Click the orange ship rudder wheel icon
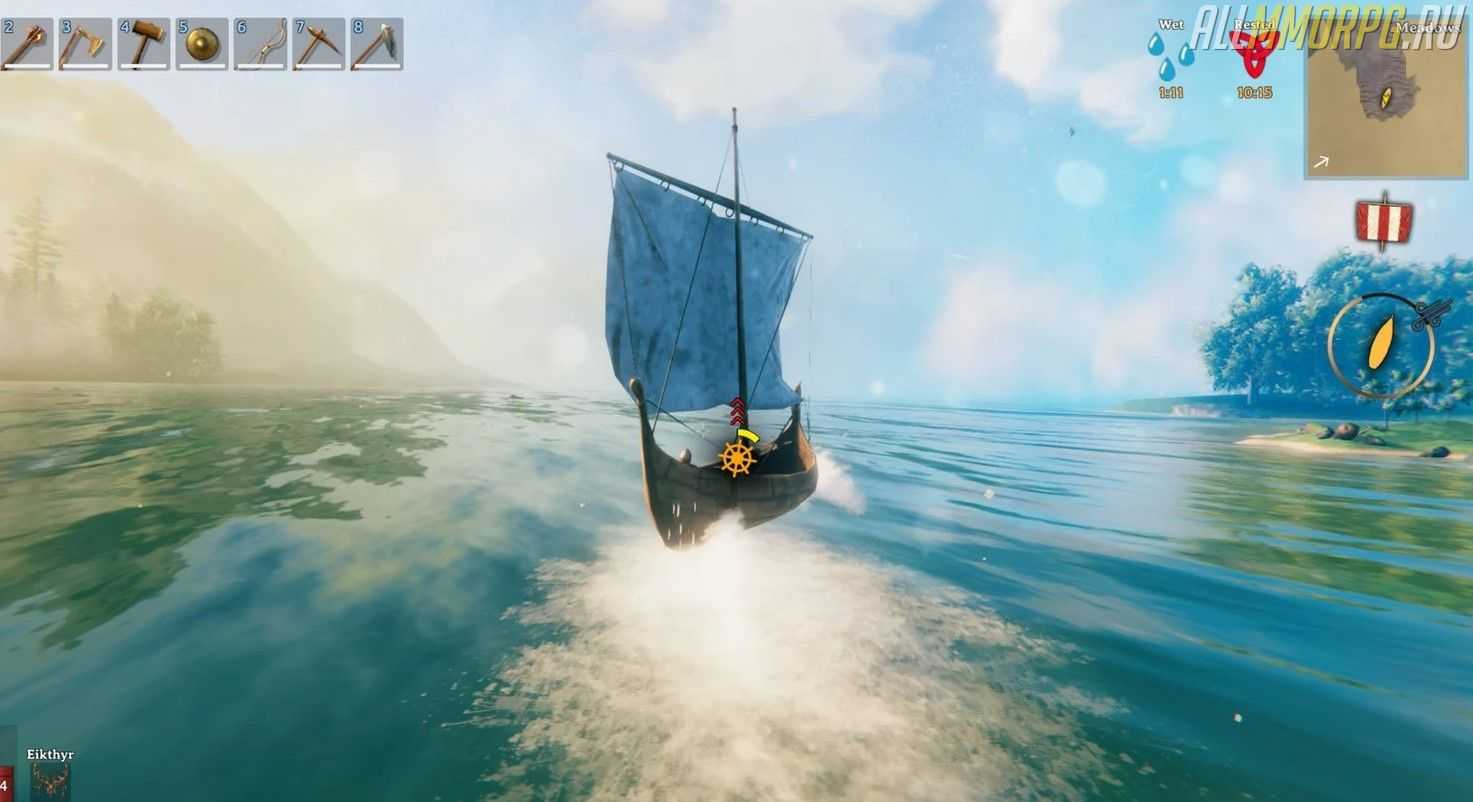 pyautogui.click(x=737, y=458)
